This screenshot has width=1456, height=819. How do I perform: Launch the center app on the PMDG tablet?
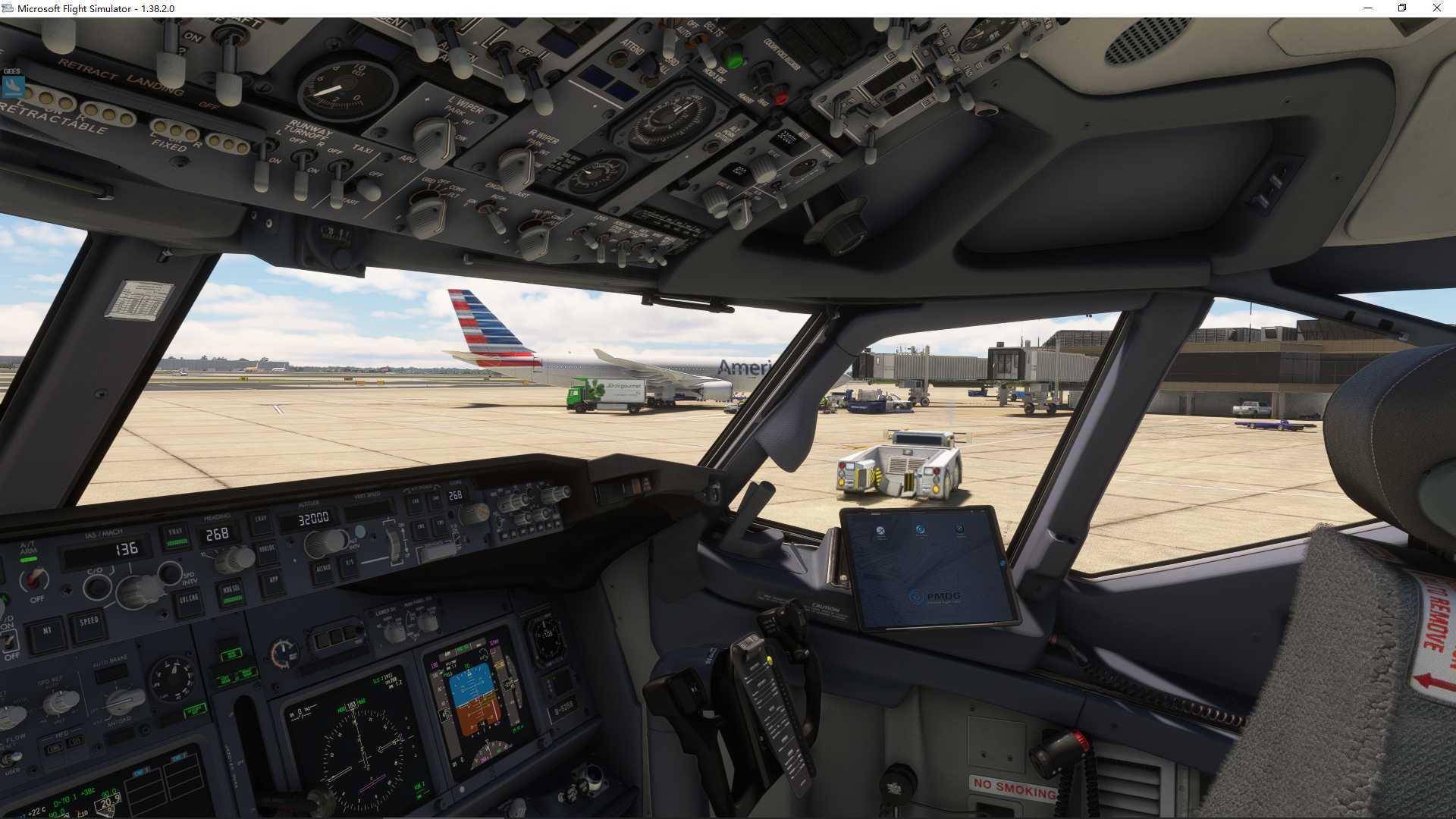[x=920, y=529]
